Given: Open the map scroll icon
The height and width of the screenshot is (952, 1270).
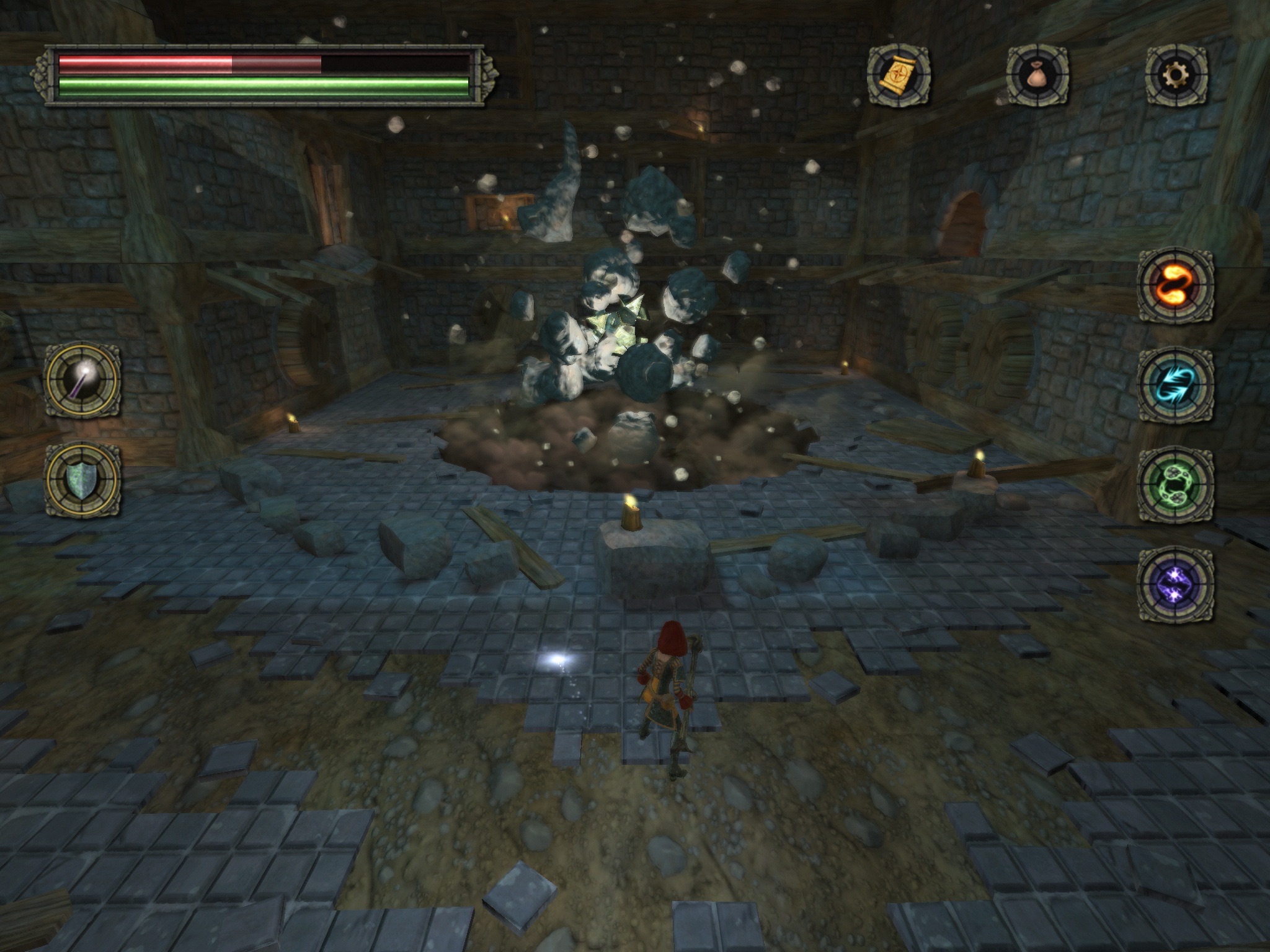Looking at the screenshot, I should 898,76.
